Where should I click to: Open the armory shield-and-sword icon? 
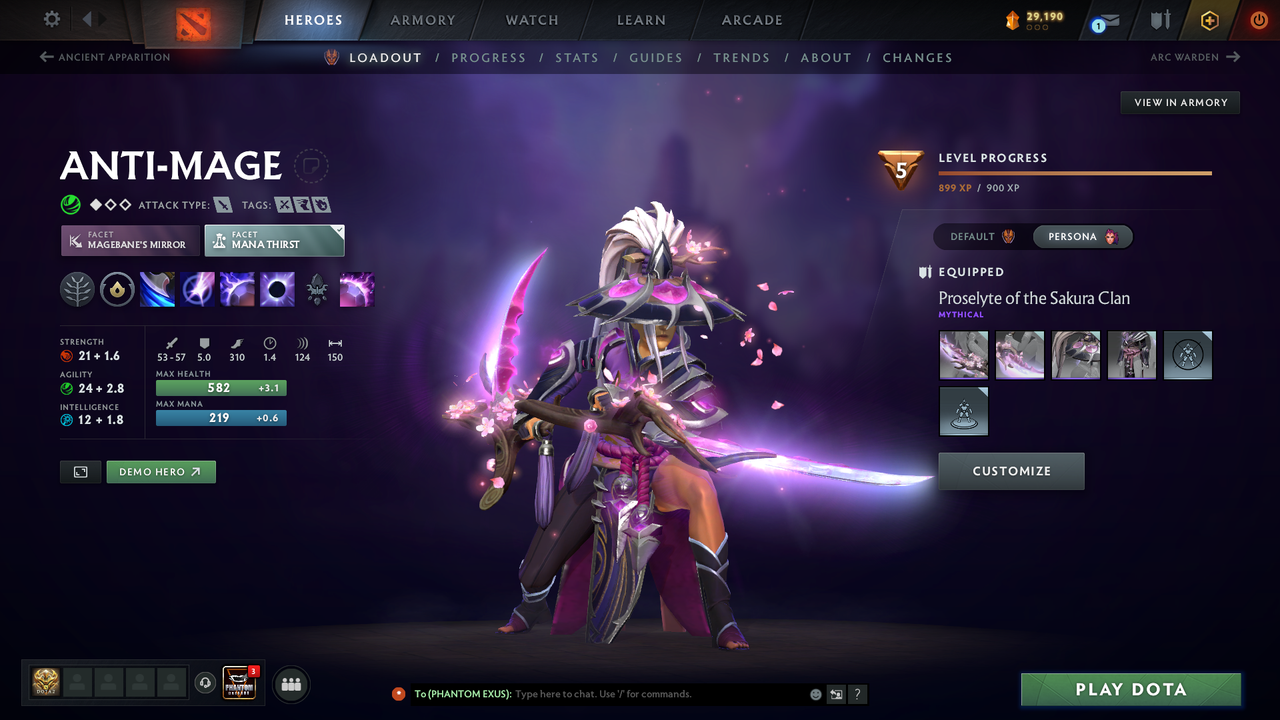click(x=1160, y=19)
